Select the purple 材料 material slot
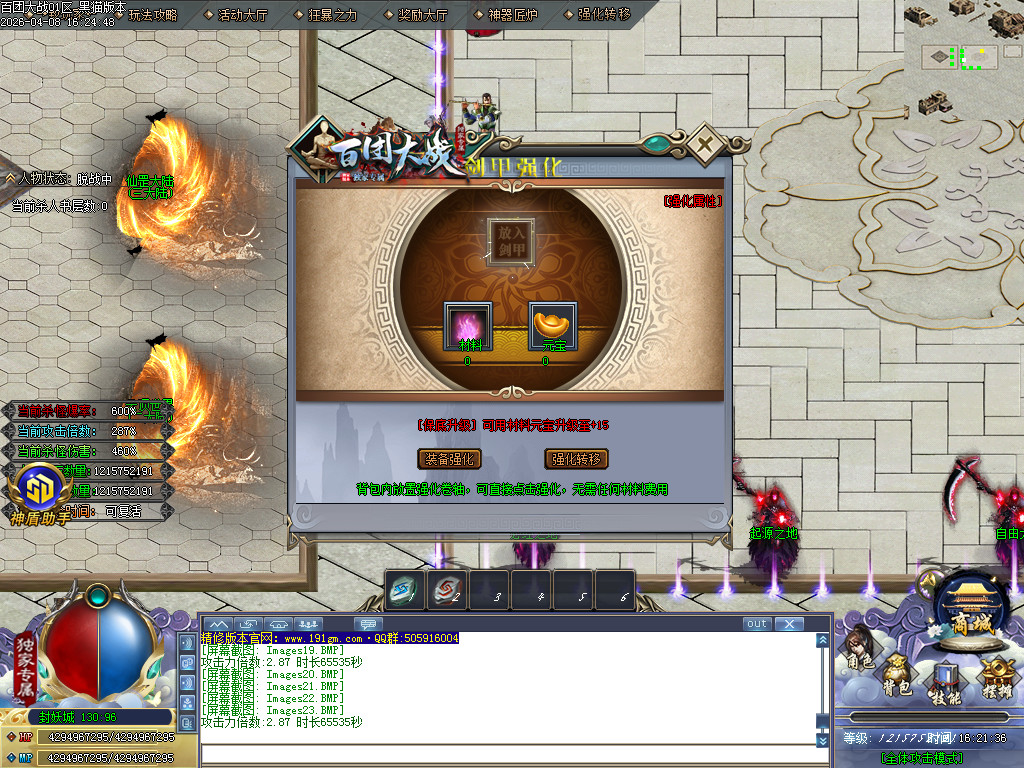The height and width of the screenshot is (768, 1024). [x=468, y=326]
